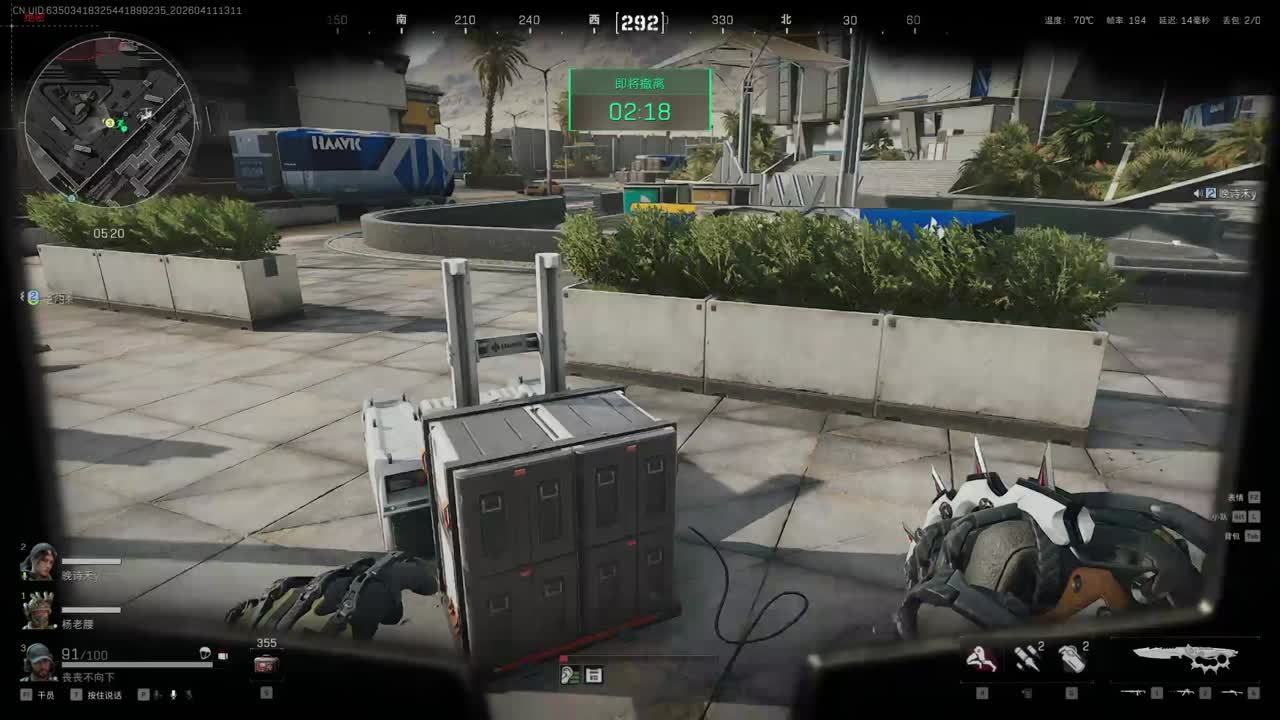Activate the operator skill icon

981,657
